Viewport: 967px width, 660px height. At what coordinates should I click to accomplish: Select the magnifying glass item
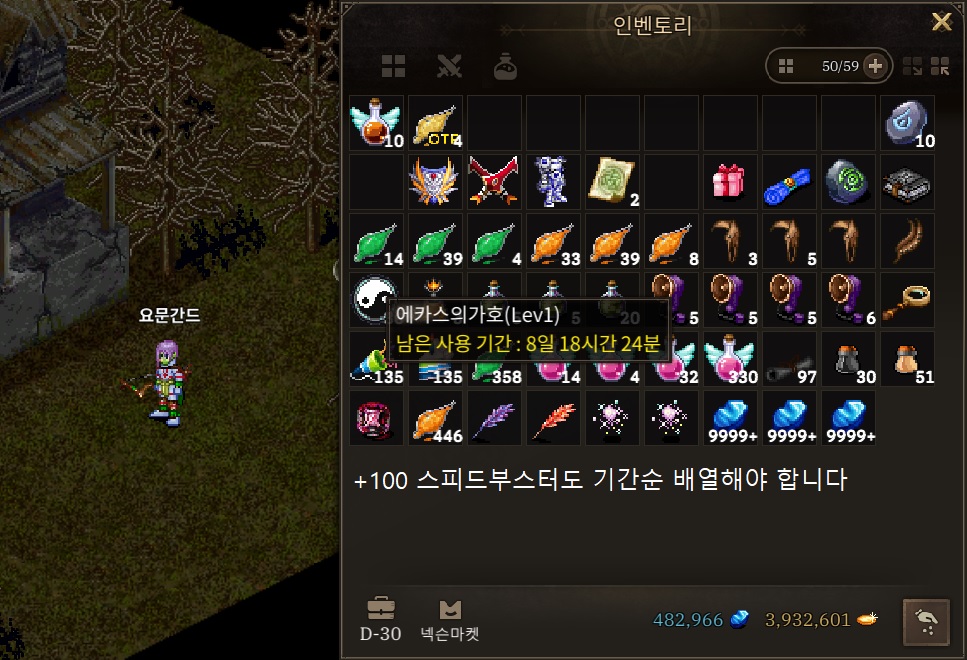907,299
